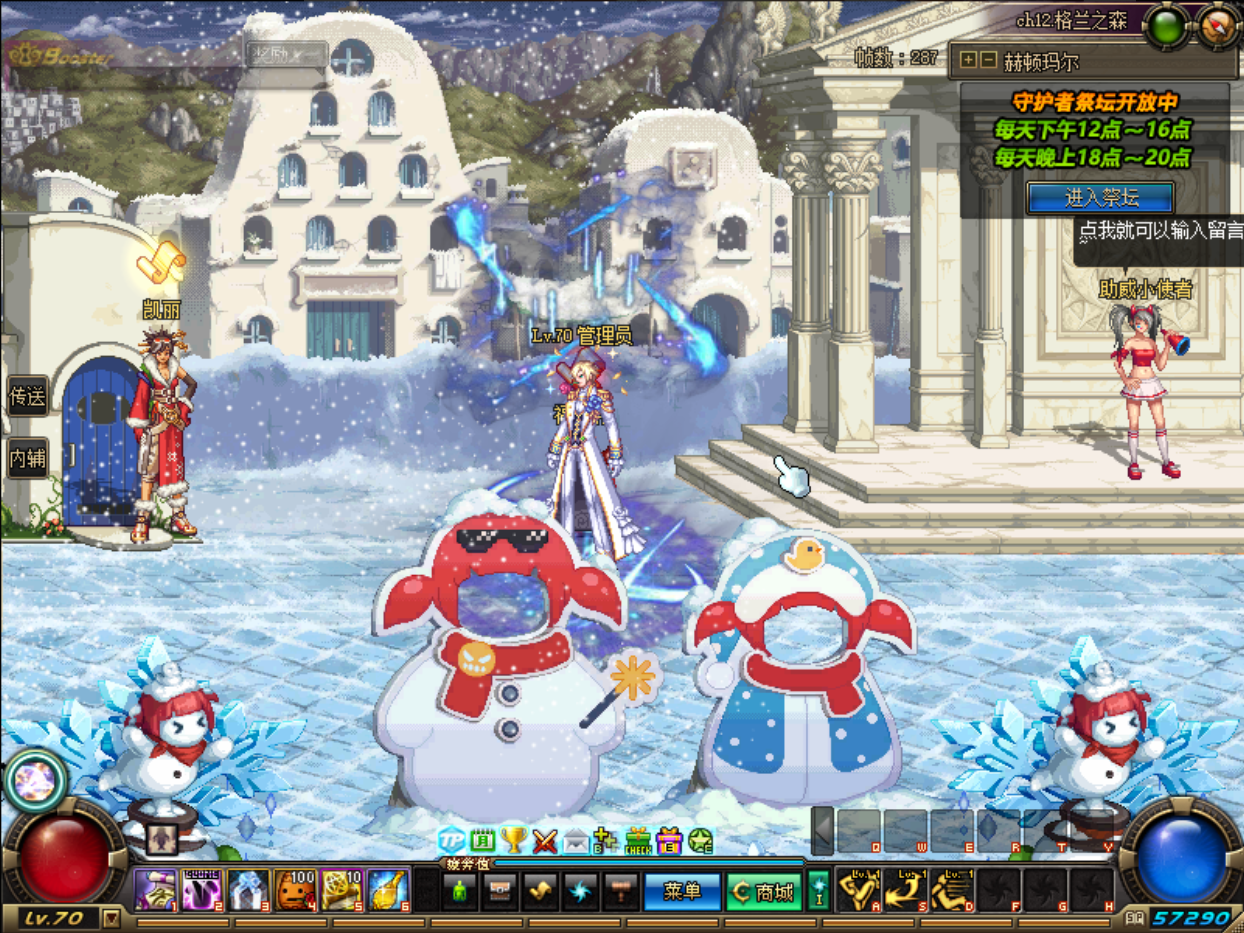Open the green CHECK gift box
The height and width of the screenshot is (933, 1244).
[638, 841]
